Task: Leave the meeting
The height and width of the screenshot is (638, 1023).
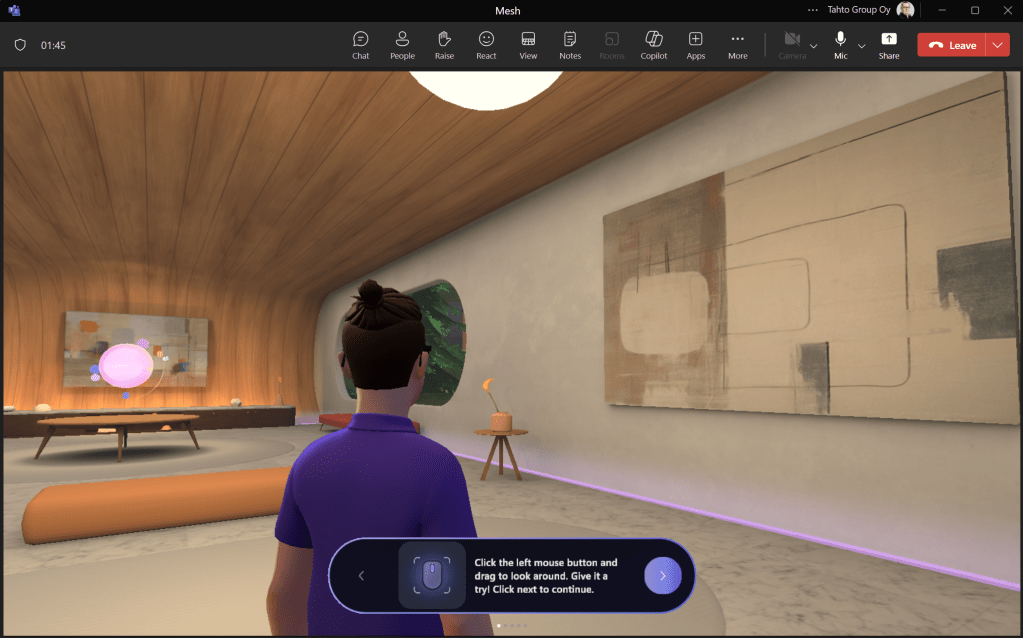Action: click(x=951, y=45)
